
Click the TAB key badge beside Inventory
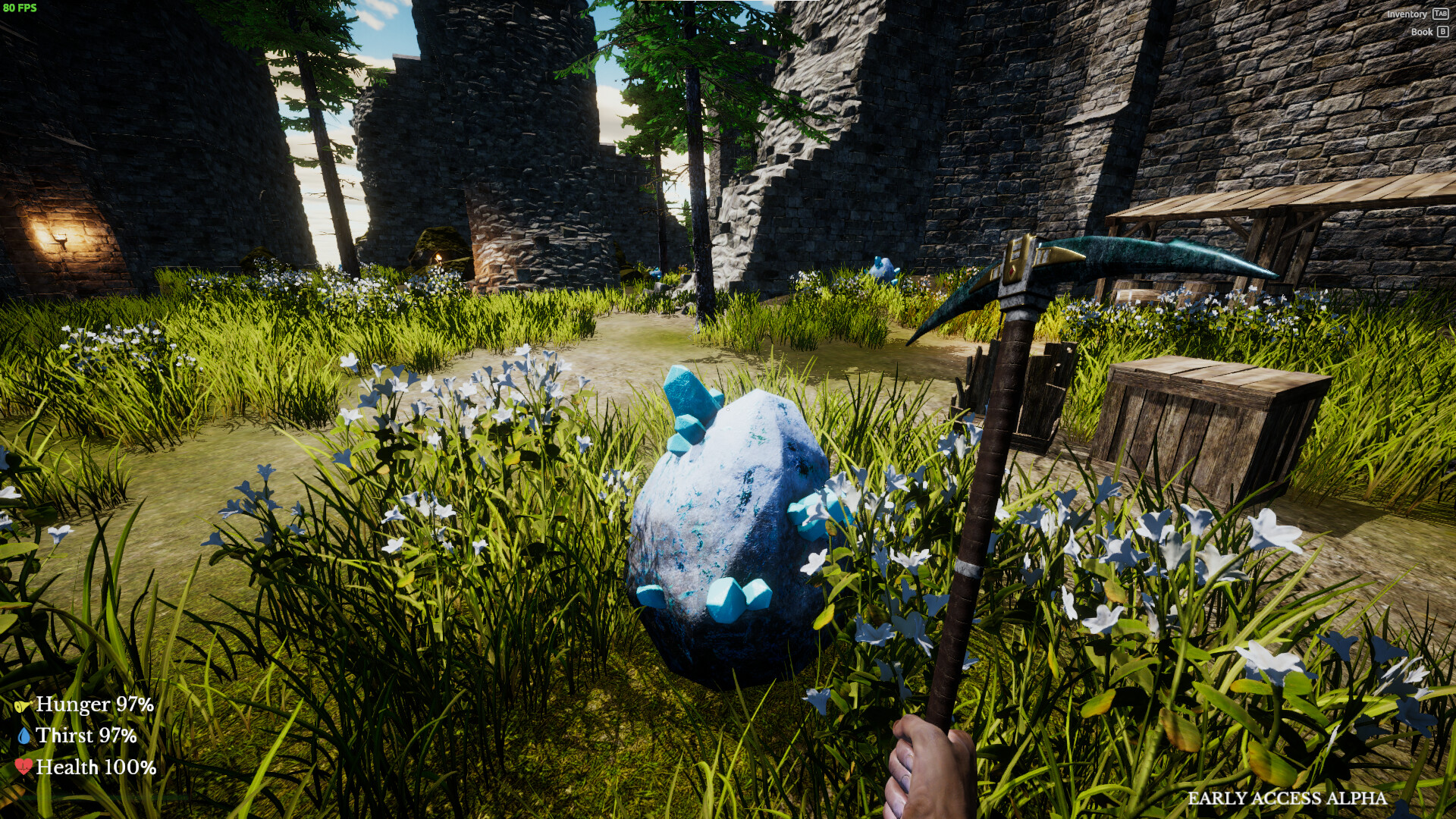(x=1442, y=14)
